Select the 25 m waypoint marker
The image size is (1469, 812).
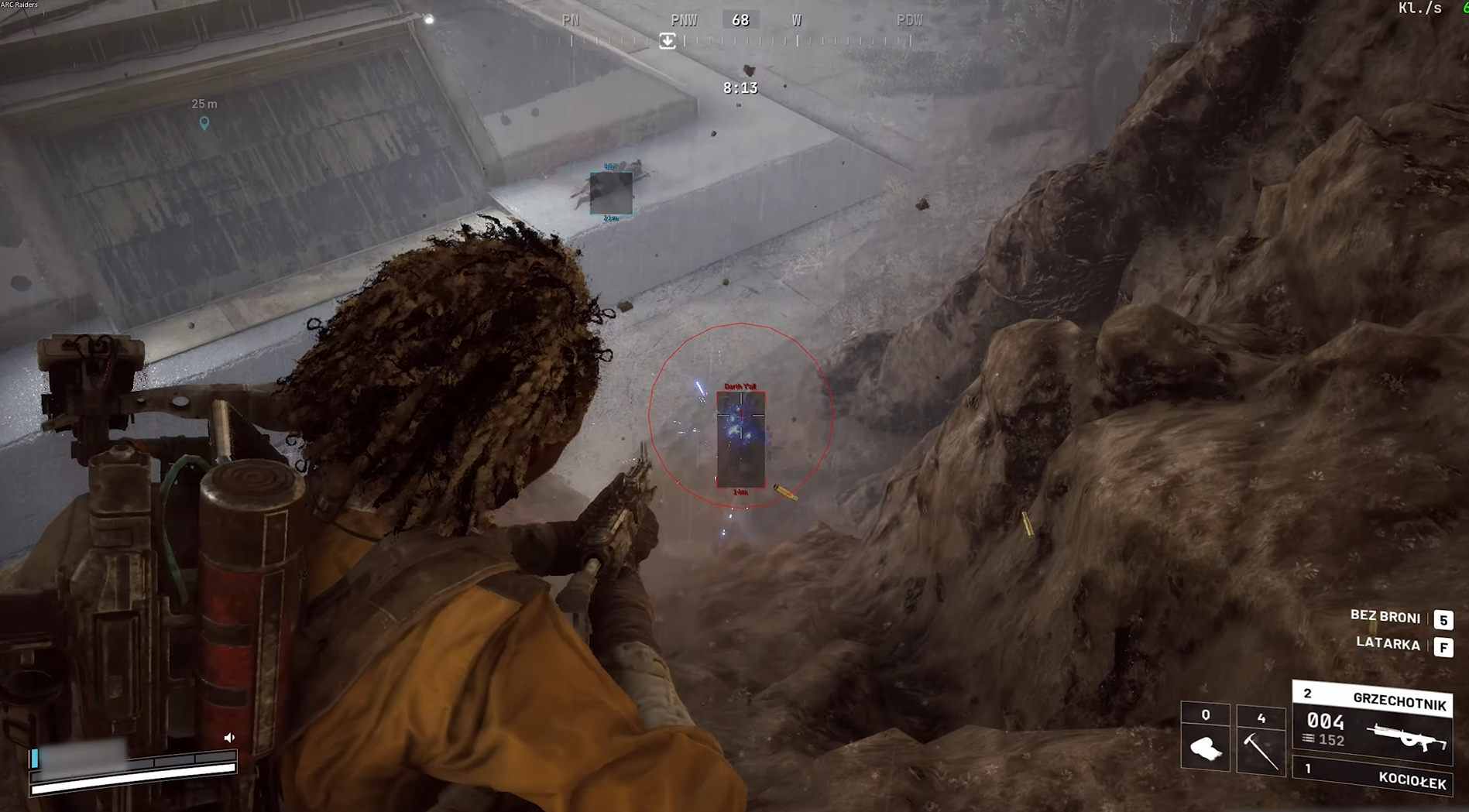point(204,122)
